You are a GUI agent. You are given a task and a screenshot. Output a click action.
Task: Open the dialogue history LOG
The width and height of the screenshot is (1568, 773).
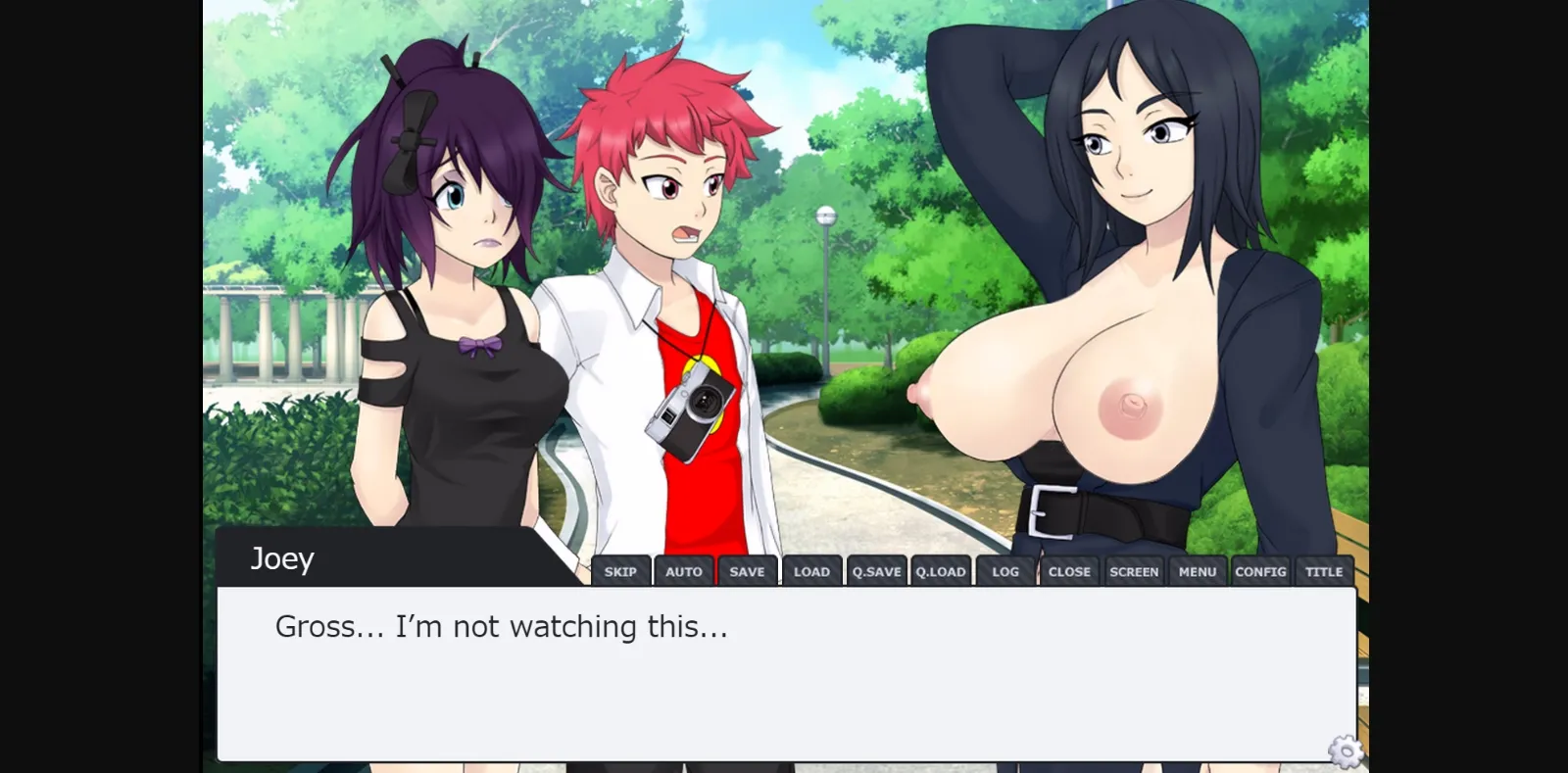click(x=1004, y=570)
